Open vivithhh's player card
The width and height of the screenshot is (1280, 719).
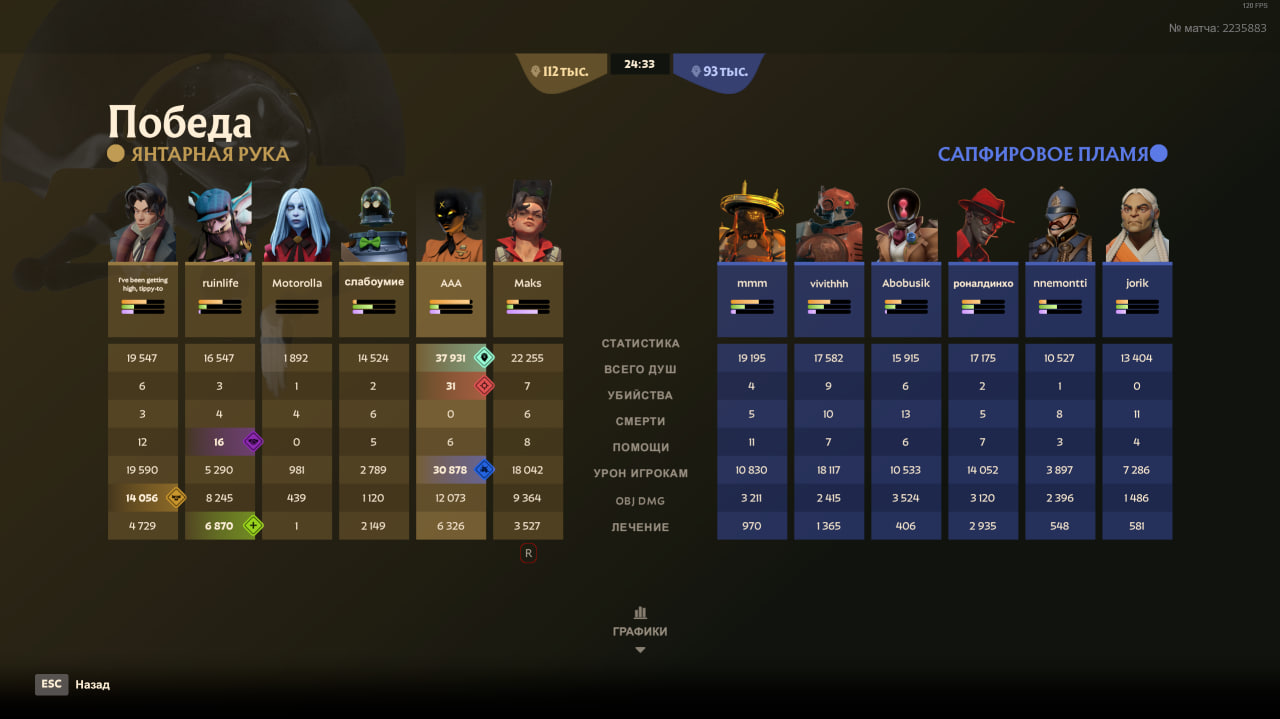pyautogui.click(x=829, y=299)
